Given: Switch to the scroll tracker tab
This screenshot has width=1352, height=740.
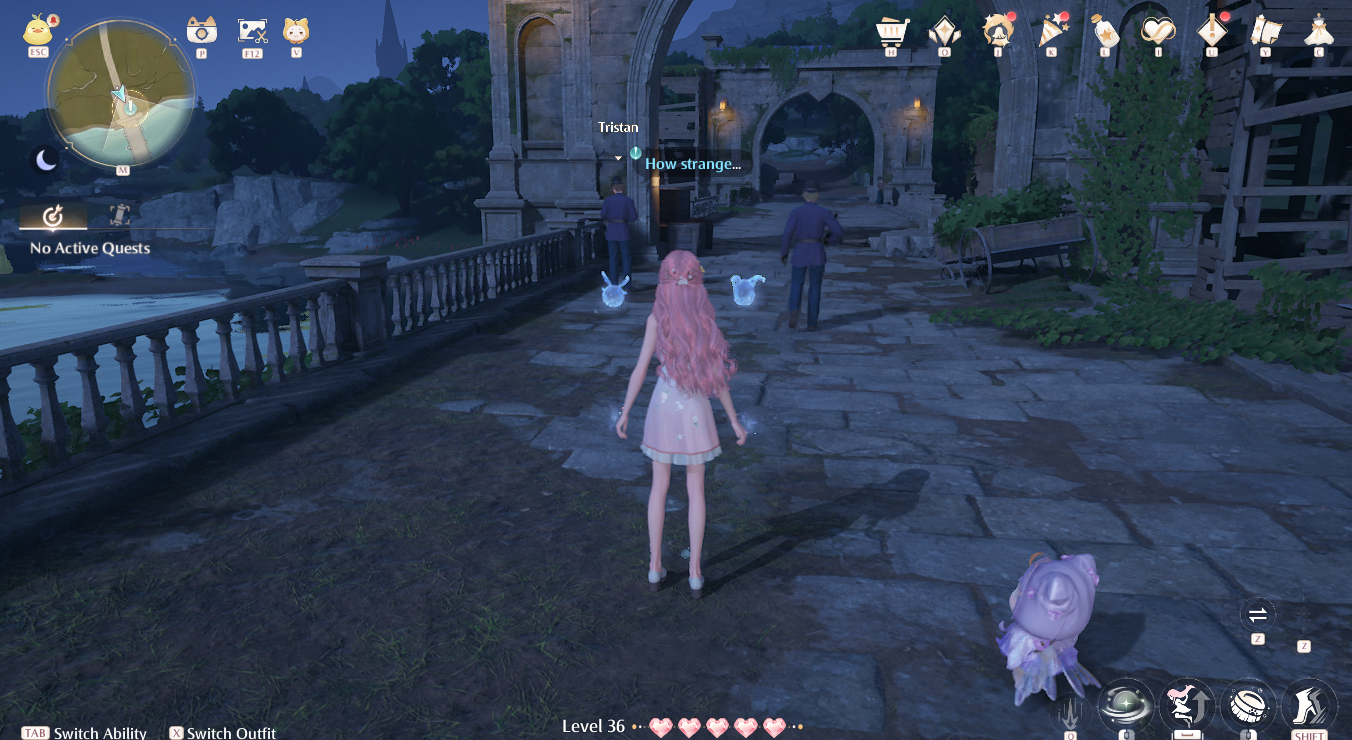Looking at the screenshot, I should tap(120, 214).
